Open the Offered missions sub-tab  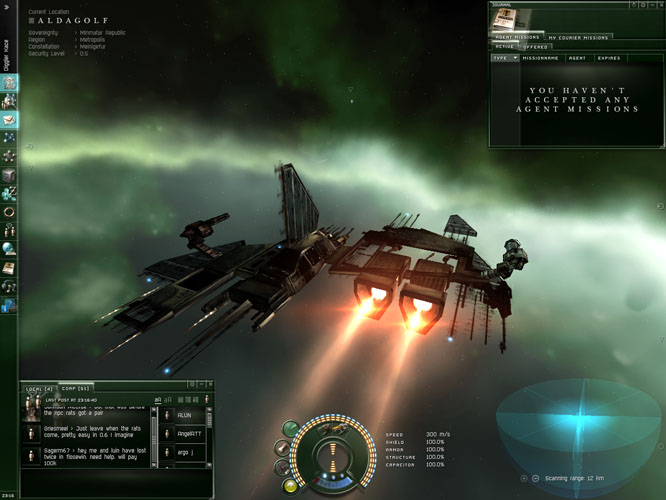(535, 47)
